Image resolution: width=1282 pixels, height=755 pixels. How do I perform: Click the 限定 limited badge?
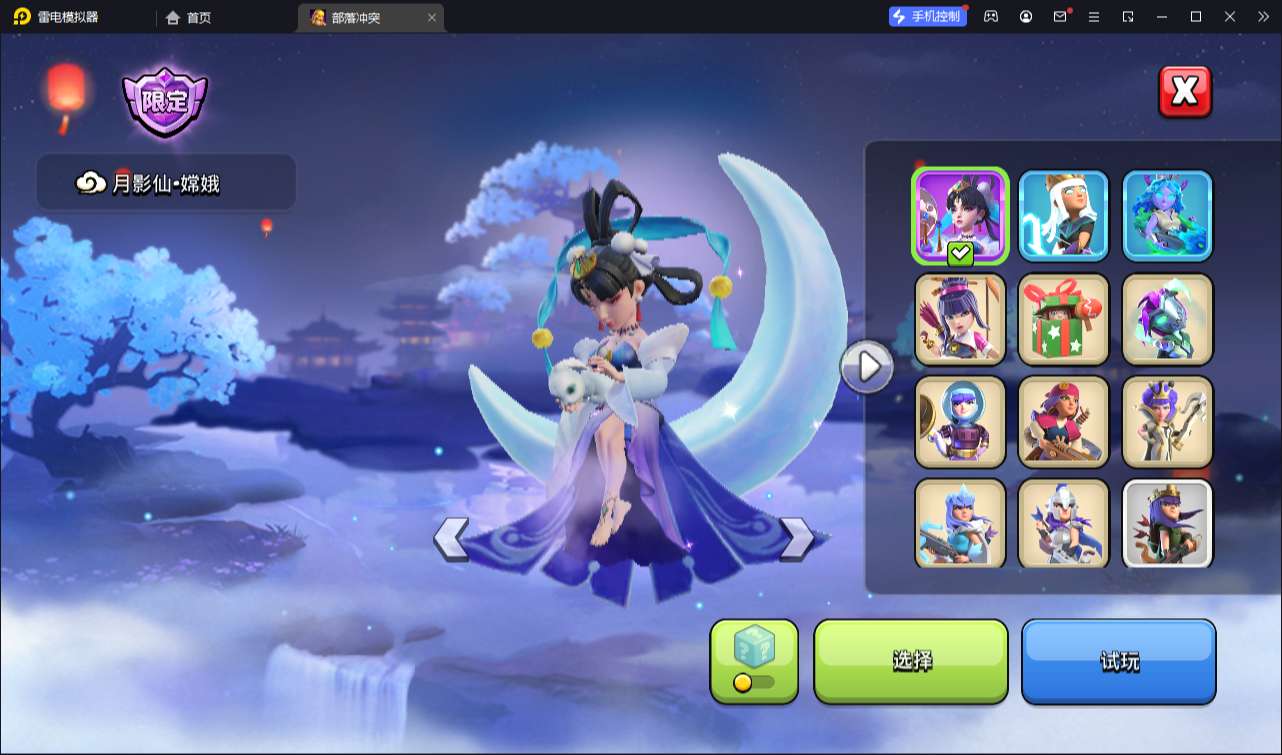(164, 101)
